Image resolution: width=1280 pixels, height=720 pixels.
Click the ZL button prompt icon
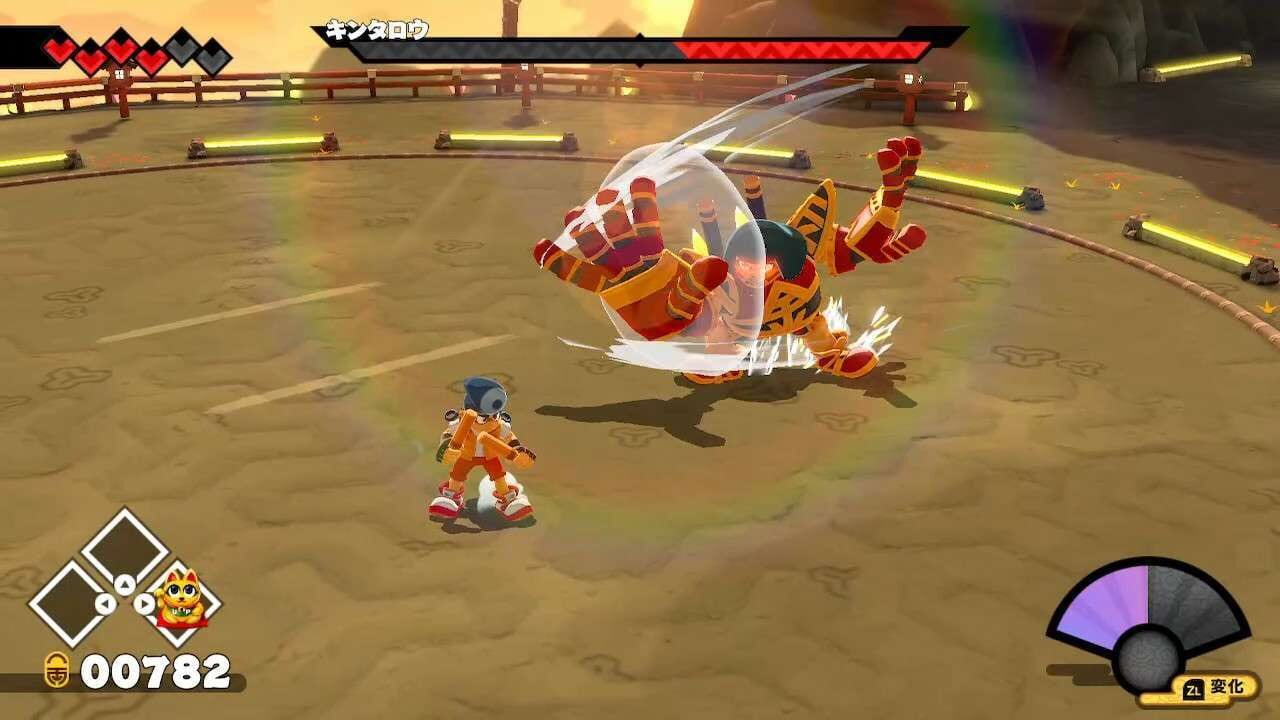pos(1194,689)
